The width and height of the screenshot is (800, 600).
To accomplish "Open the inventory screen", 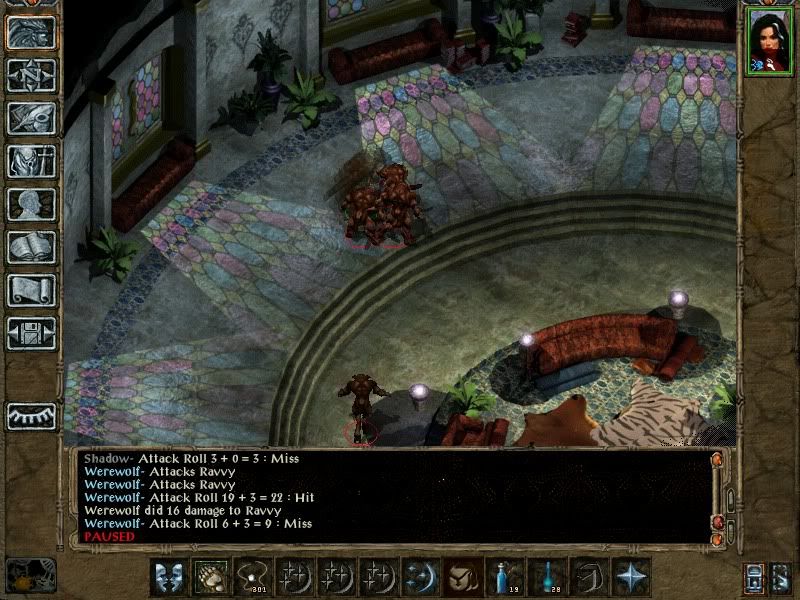I will click(31, 161).
